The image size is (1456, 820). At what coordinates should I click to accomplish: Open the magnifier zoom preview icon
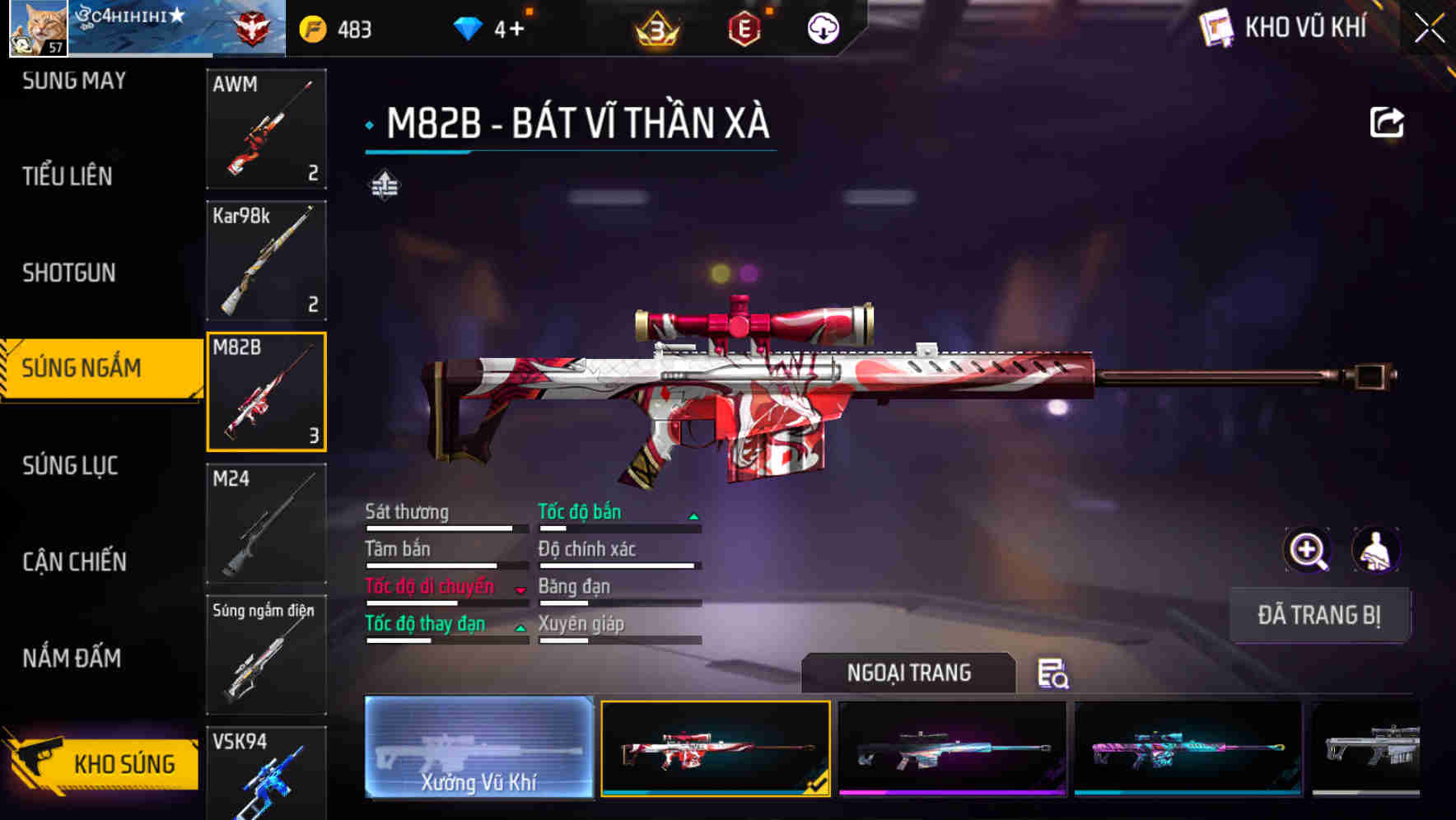point(1306,550)
